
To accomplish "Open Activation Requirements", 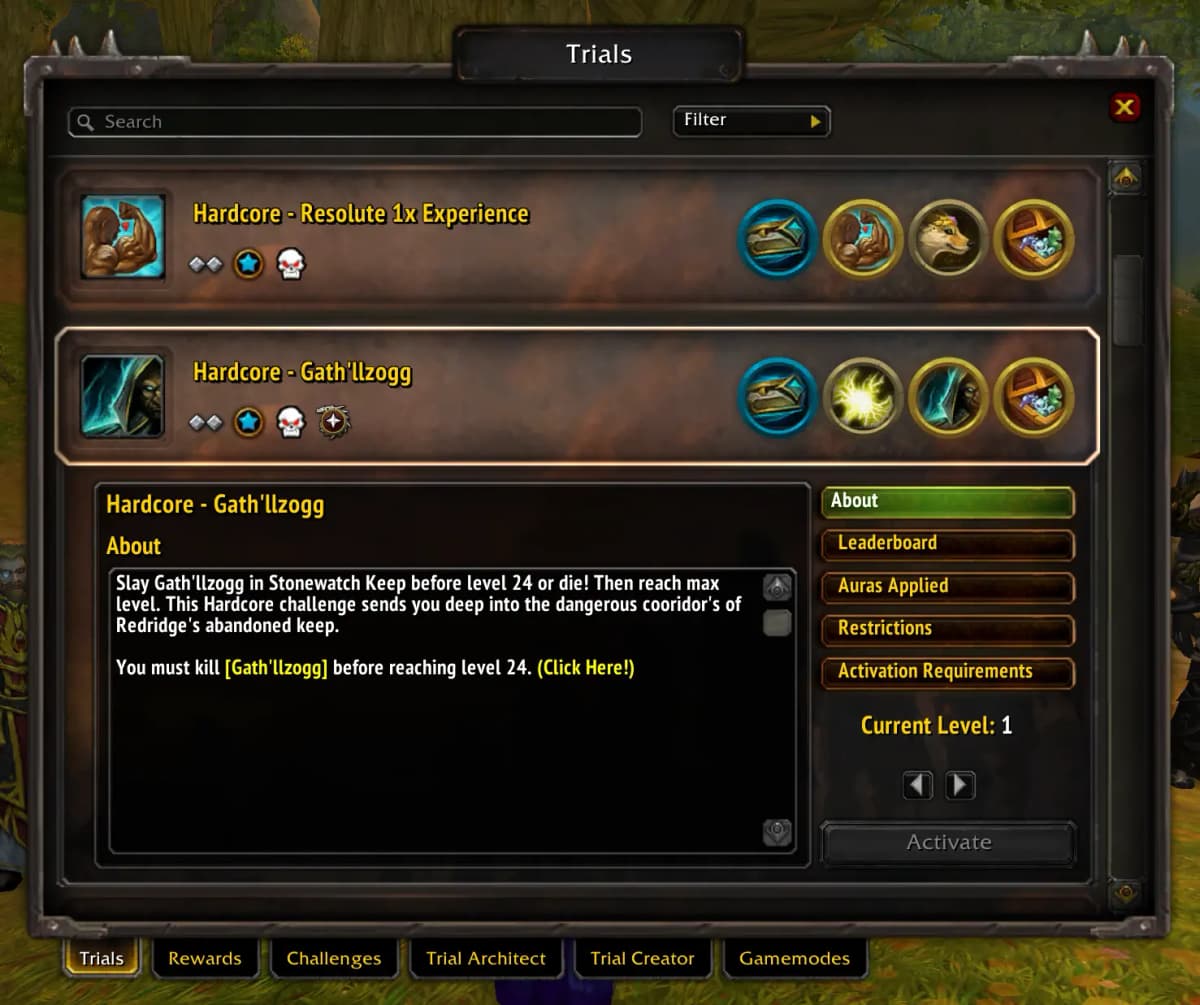I will [x=947, y=672].
